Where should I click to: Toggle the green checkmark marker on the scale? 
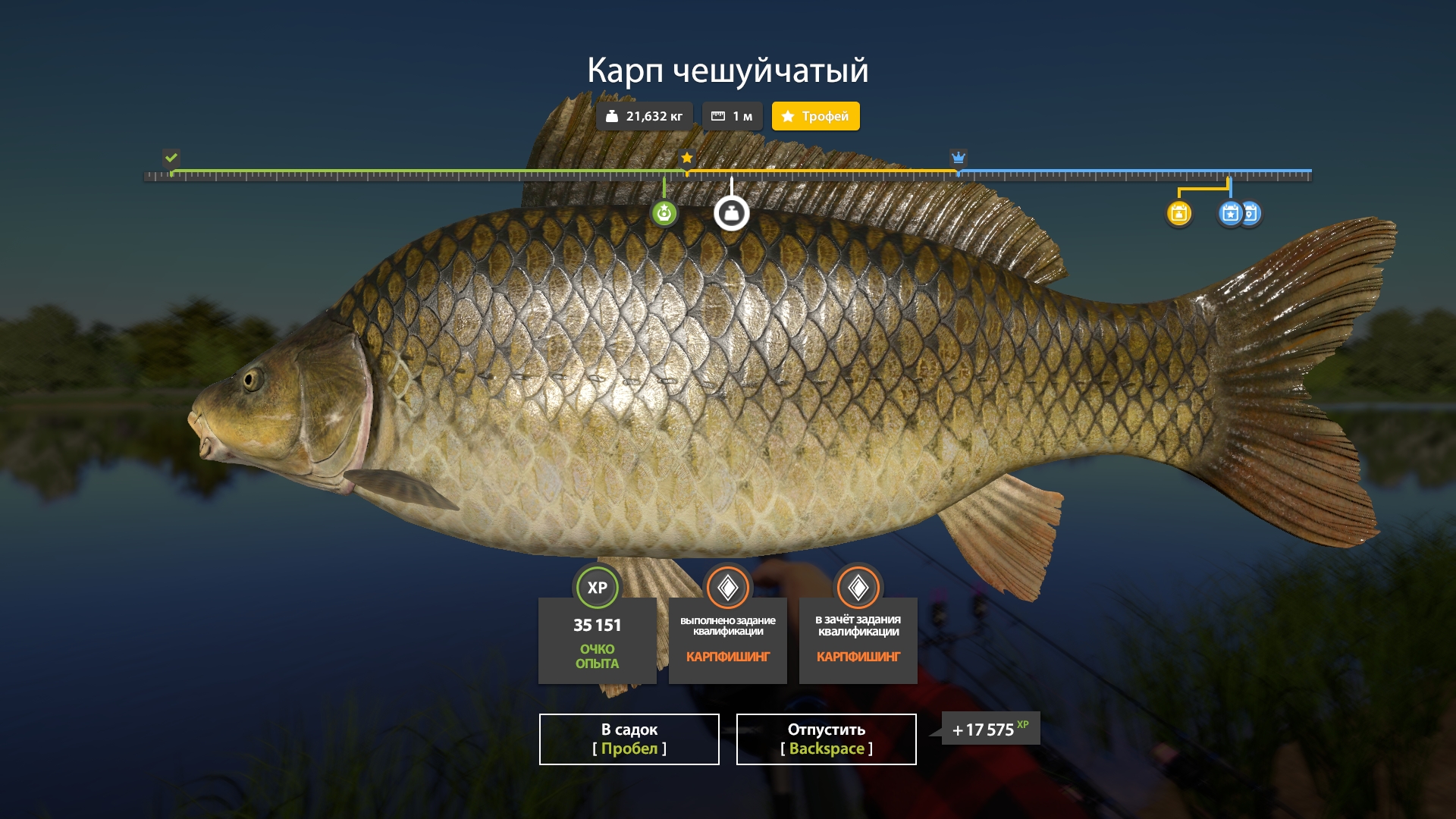point(171,158)
